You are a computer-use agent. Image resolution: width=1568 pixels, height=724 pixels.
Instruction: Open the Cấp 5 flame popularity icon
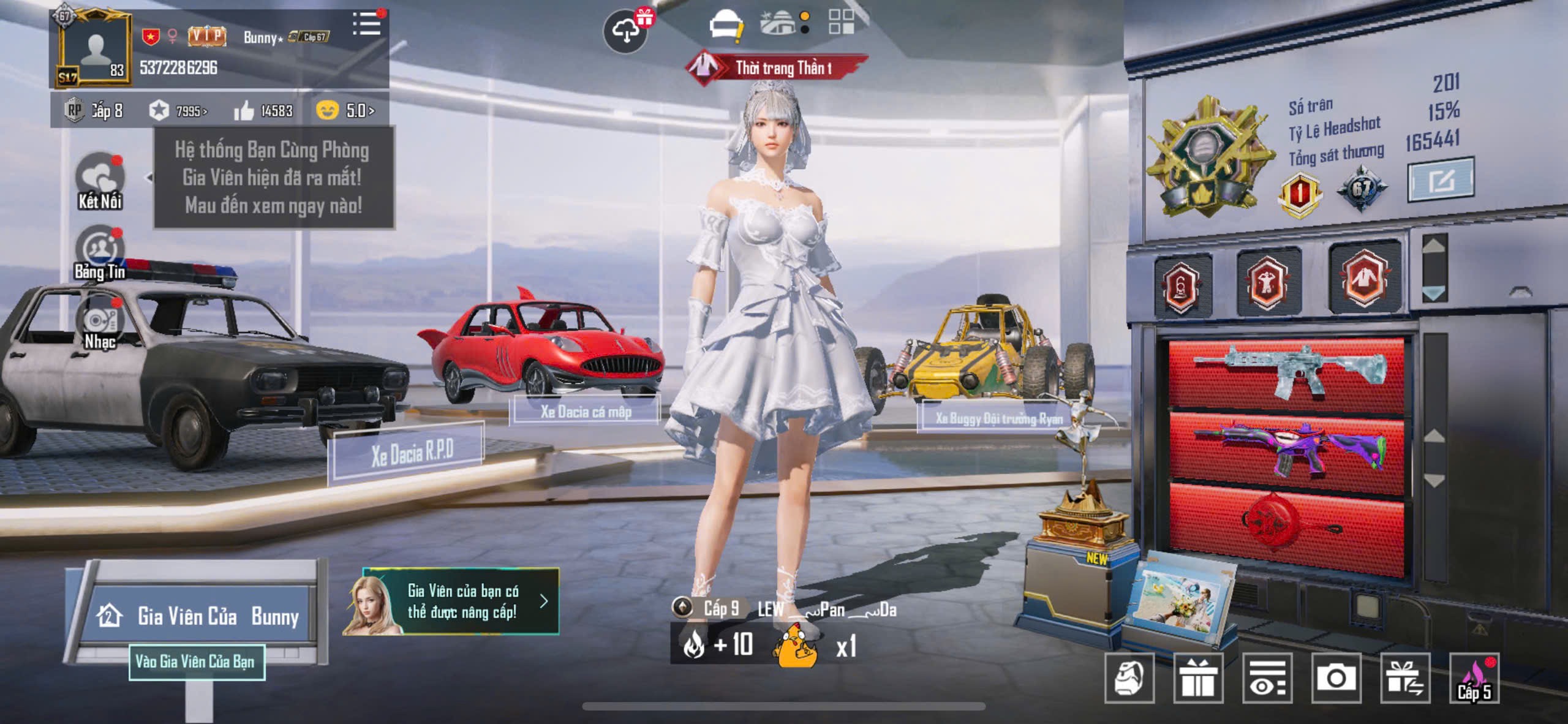(x=1474, y=678)
